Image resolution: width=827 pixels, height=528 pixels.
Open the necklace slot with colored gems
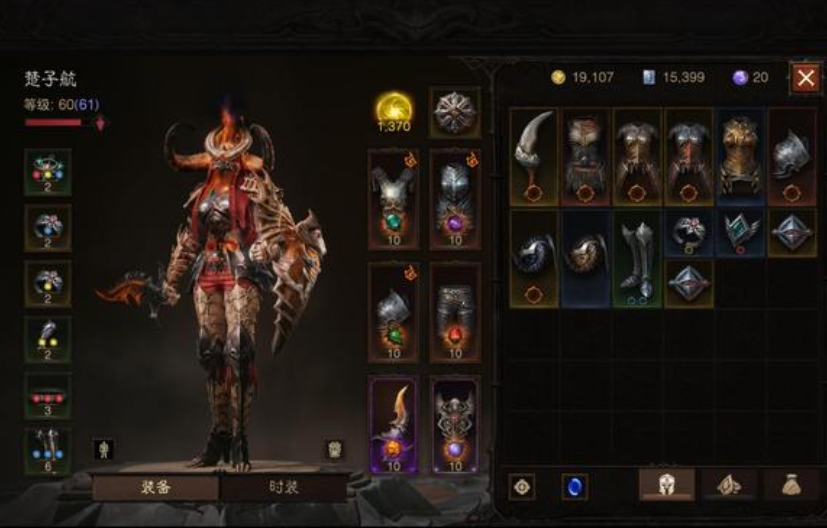point(48,171)
